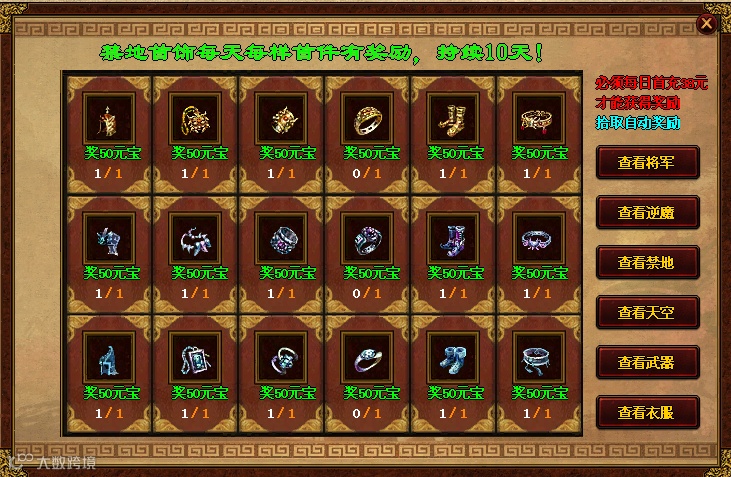731x477 pixels.
Task: Click the golden necklace item slot
Action: [188, 119]
